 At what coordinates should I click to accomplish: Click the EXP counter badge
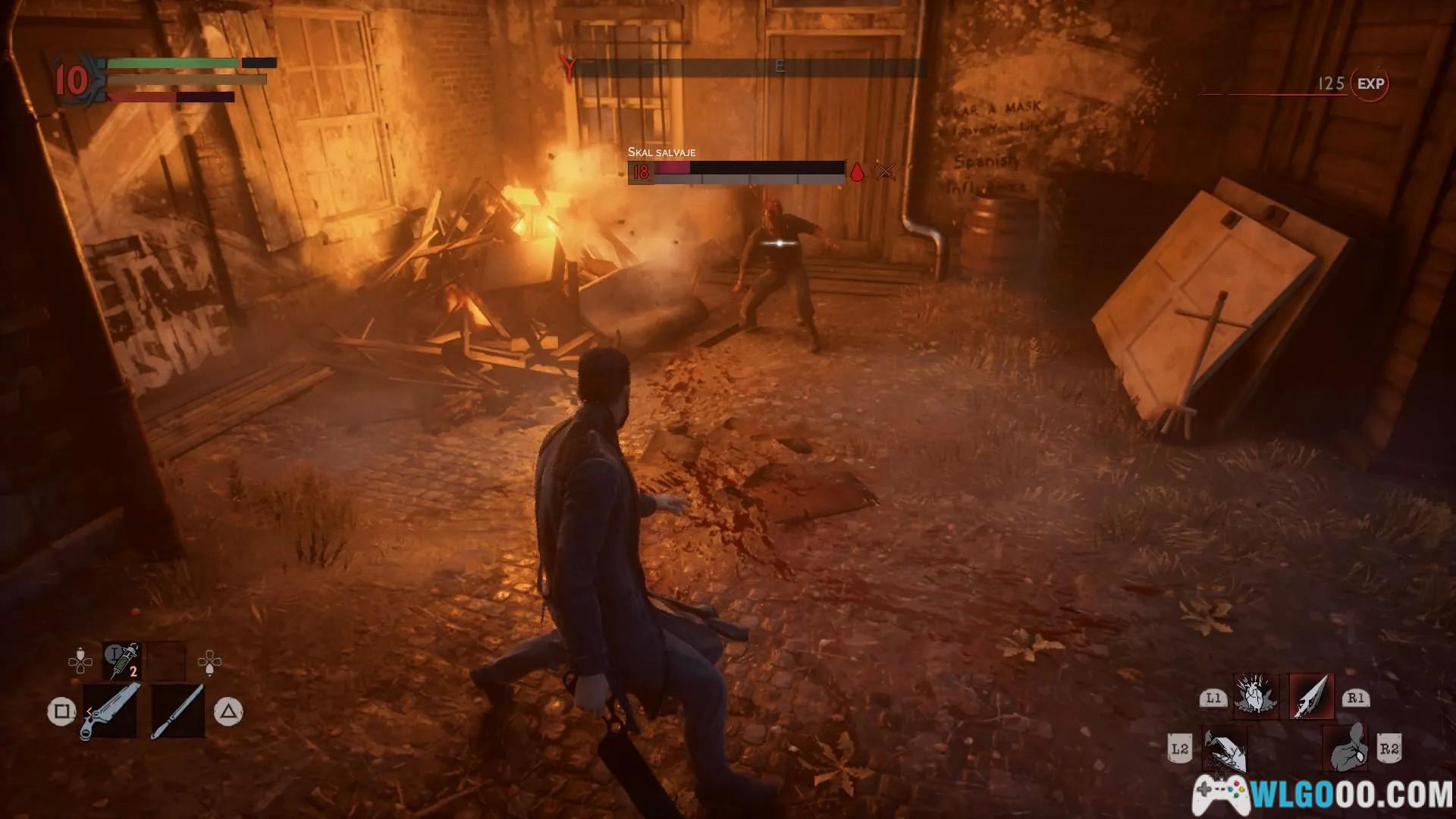point(1370,84)
